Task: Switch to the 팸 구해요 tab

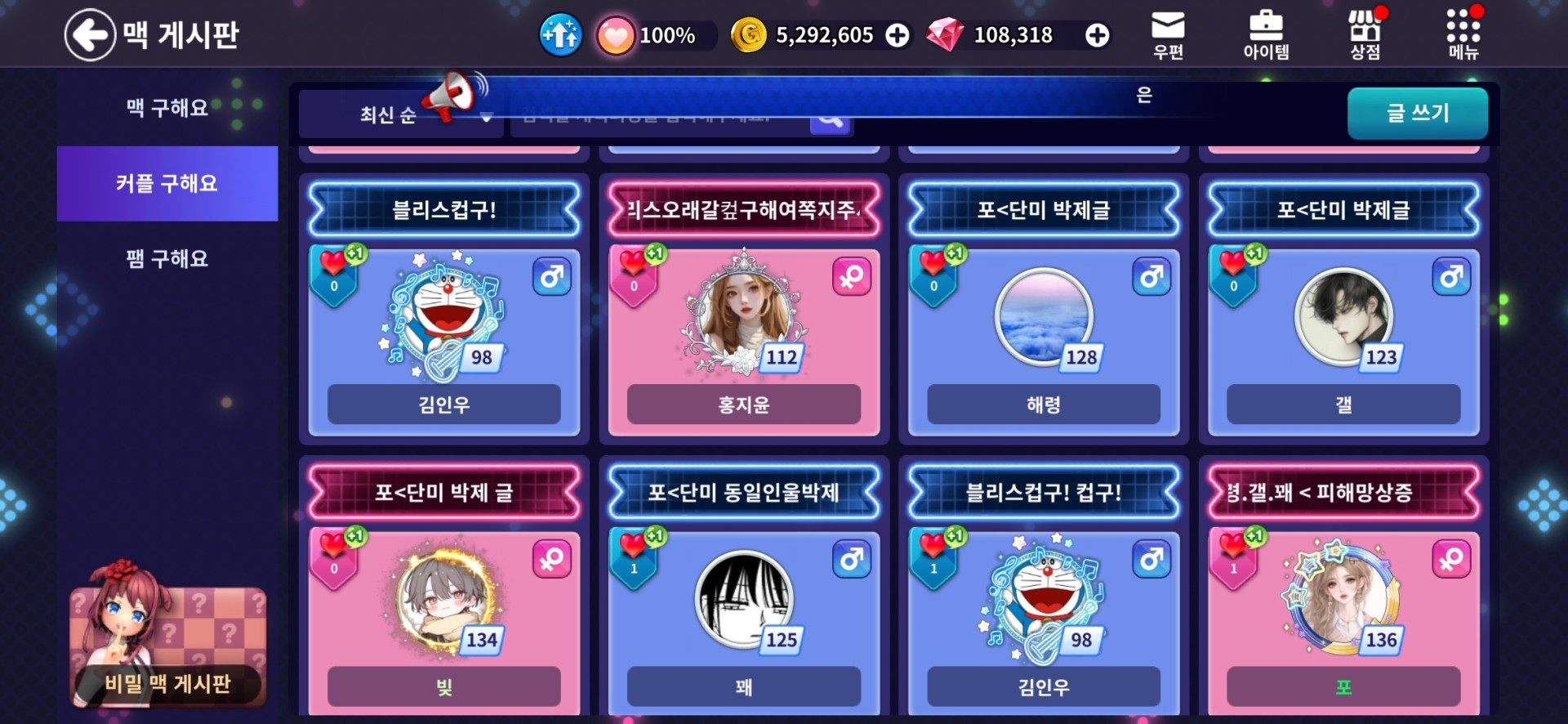Action: click(x=167, y=259)
